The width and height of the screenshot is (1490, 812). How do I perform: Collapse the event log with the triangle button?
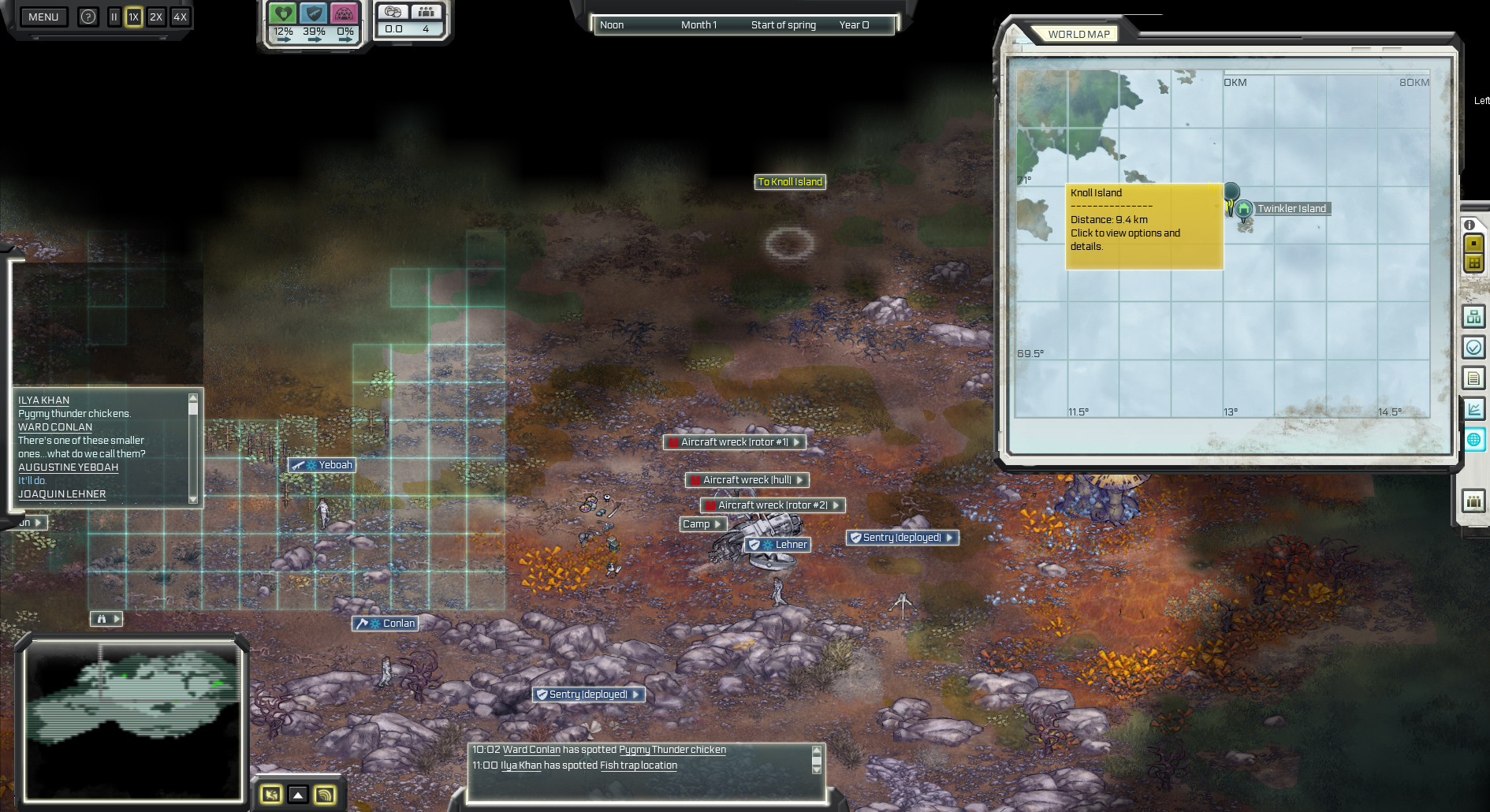point(297,795)
